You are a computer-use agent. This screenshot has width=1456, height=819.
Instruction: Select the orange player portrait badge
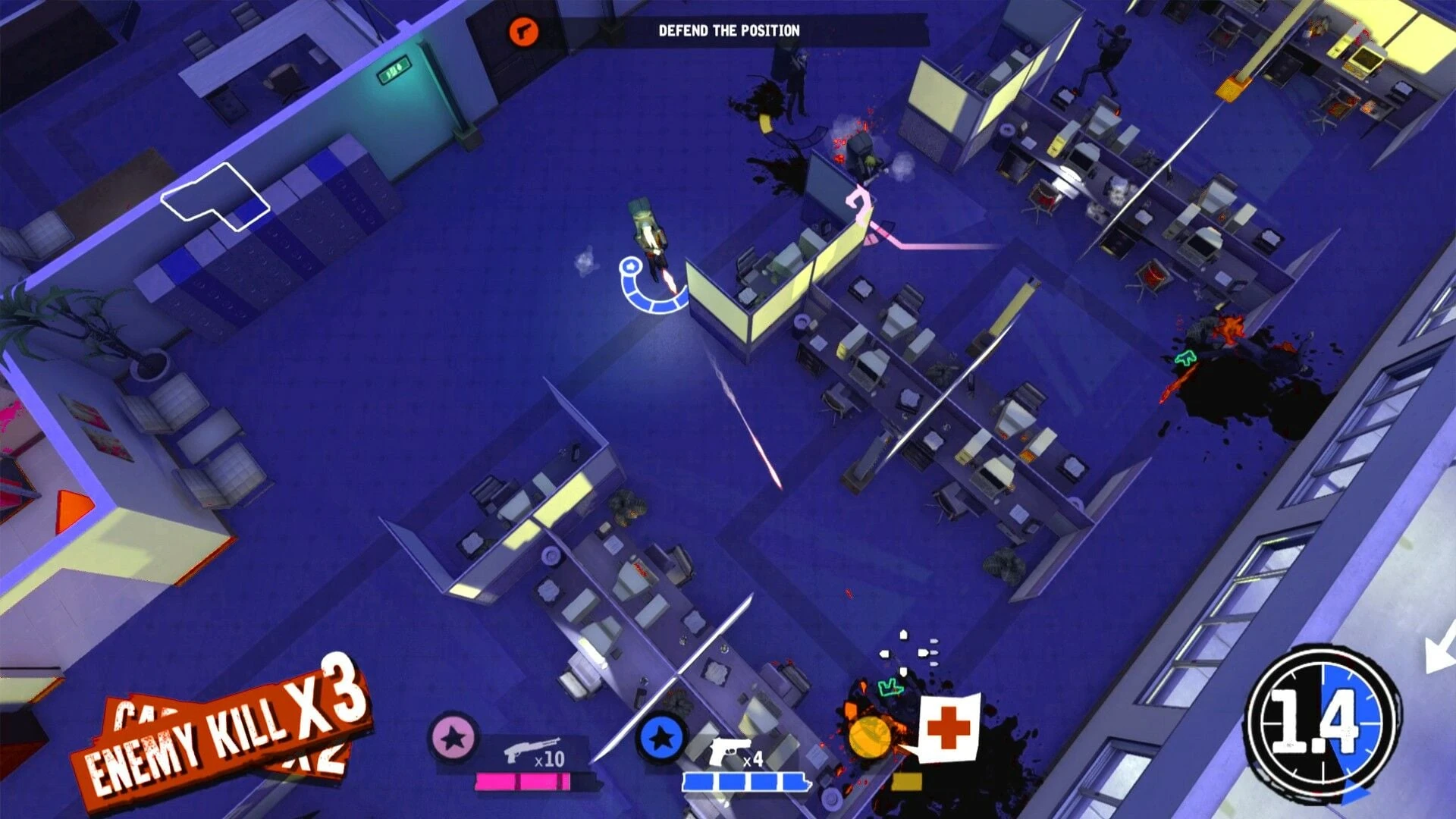[869, 736]
